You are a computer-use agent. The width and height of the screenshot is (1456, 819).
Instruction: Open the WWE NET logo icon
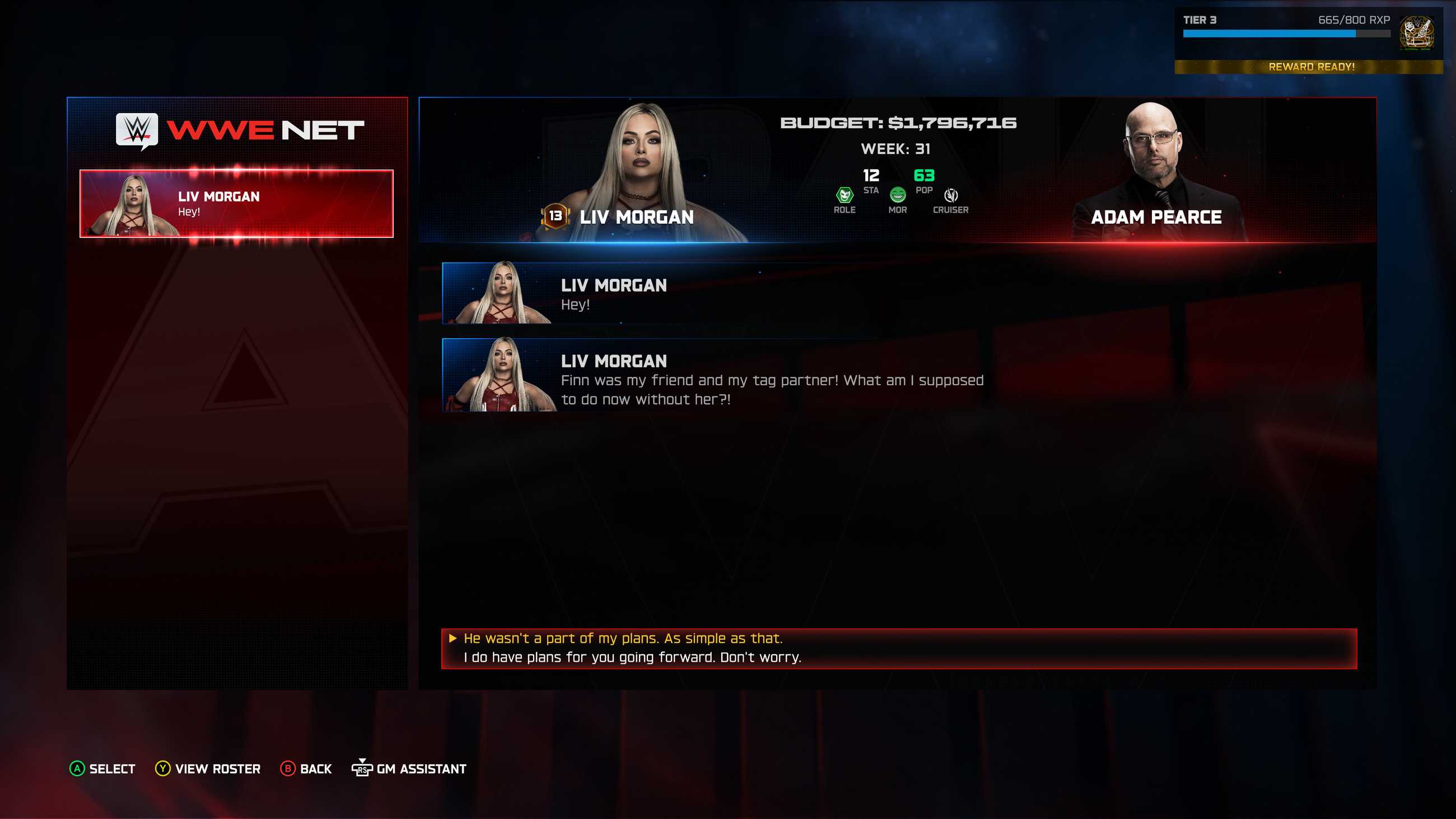(x=137, y=131)
